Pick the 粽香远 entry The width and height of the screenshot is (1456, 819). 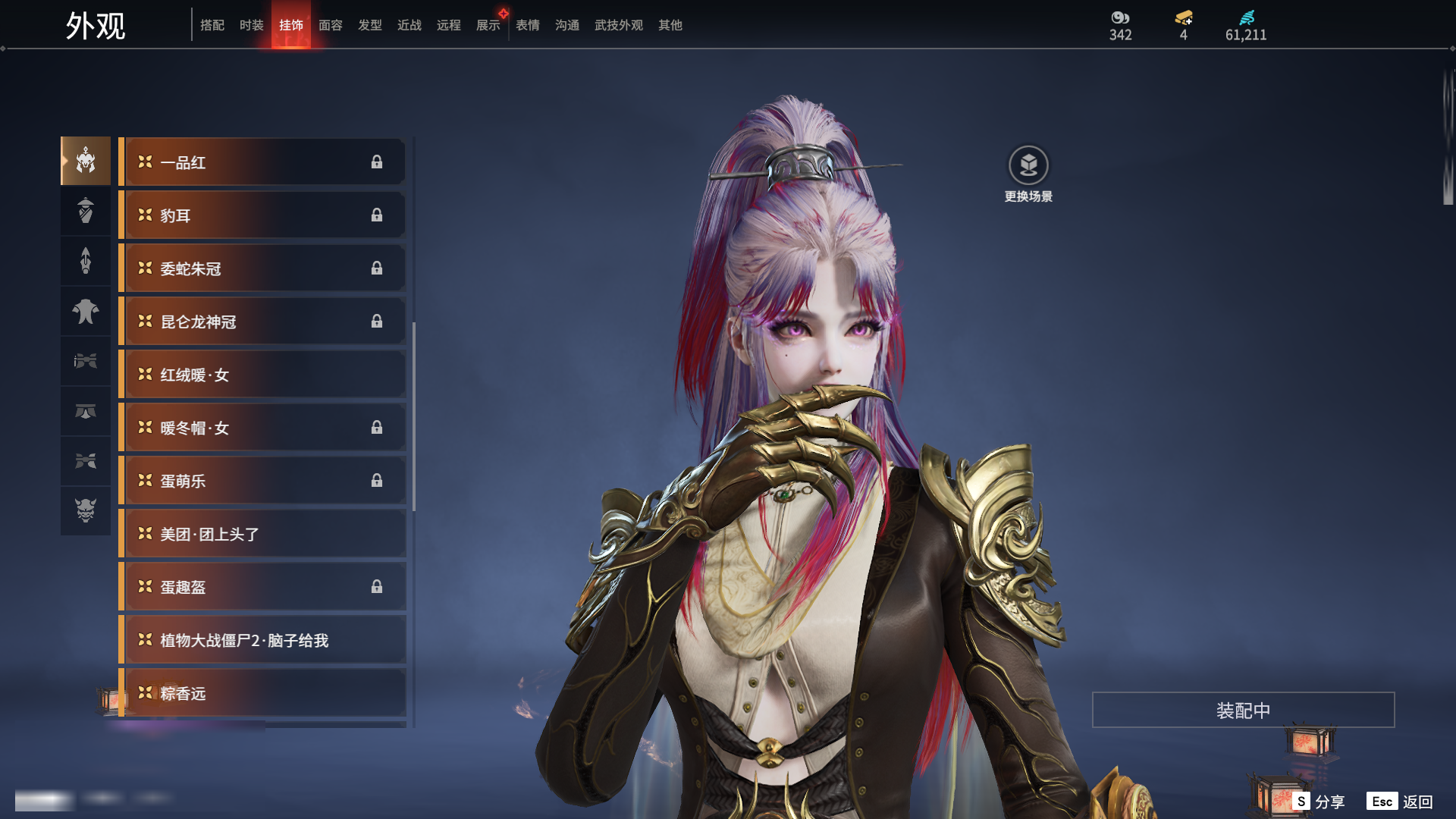coord(262,693)
